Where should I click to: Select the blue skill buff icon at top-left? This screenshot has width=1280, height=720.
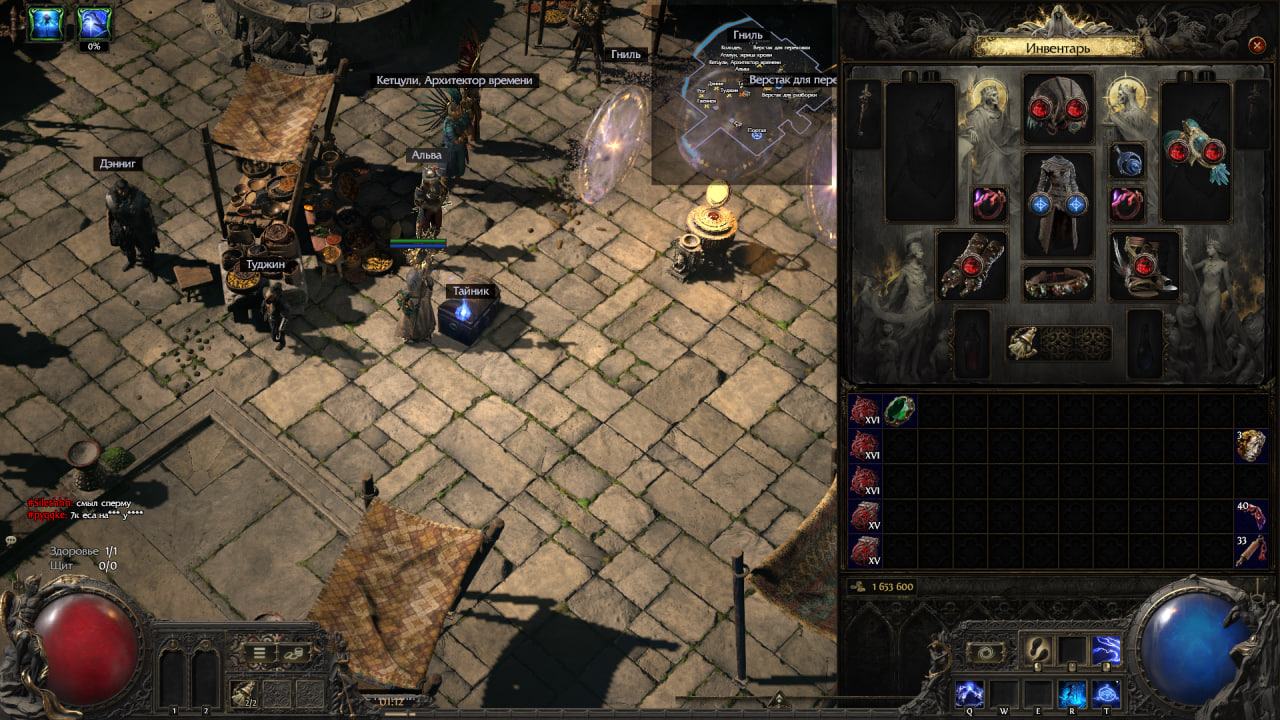click(x=46, y=22)
